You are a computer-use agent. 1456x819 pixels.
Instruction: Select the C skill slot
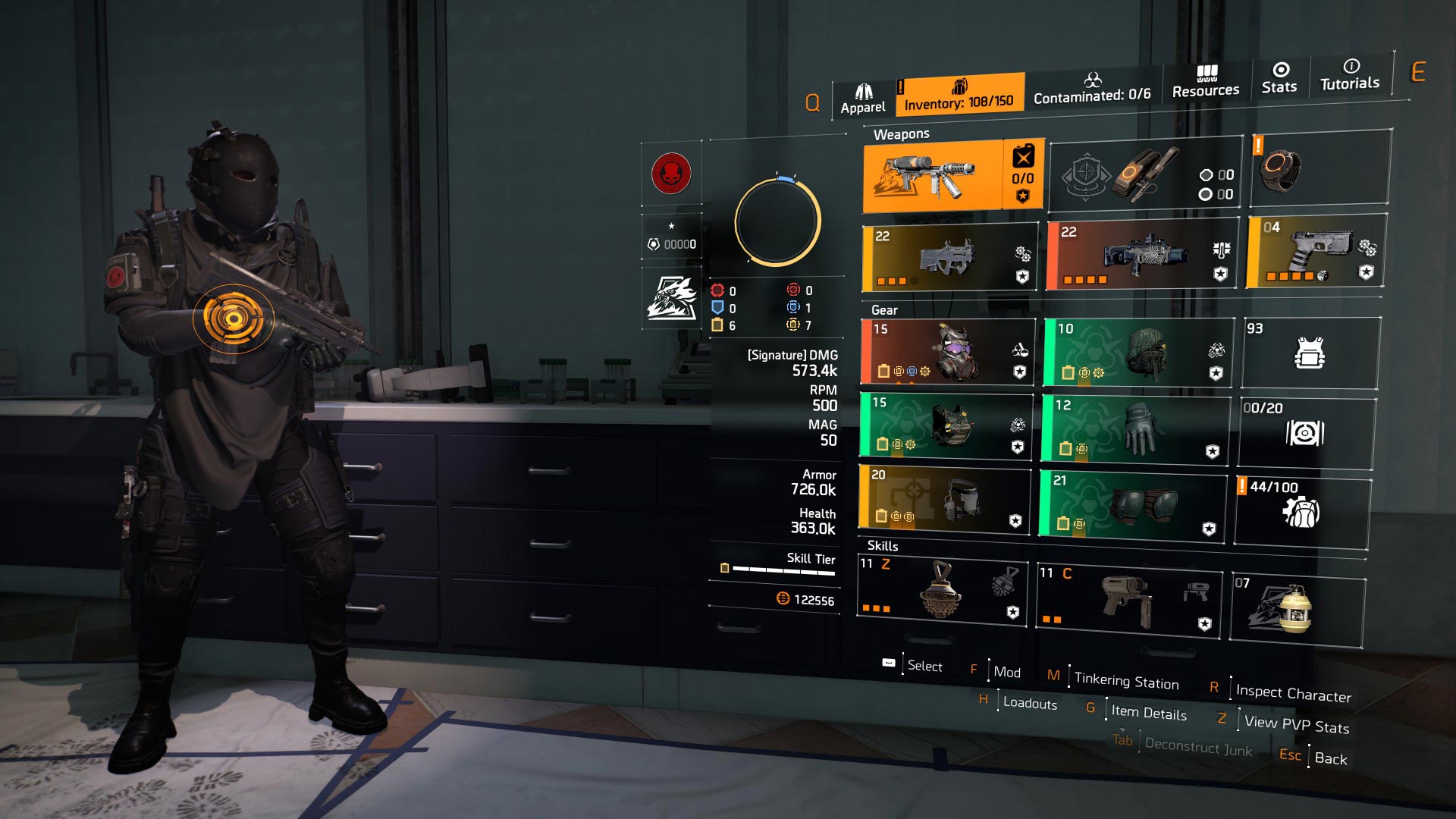click(1128, 603)
